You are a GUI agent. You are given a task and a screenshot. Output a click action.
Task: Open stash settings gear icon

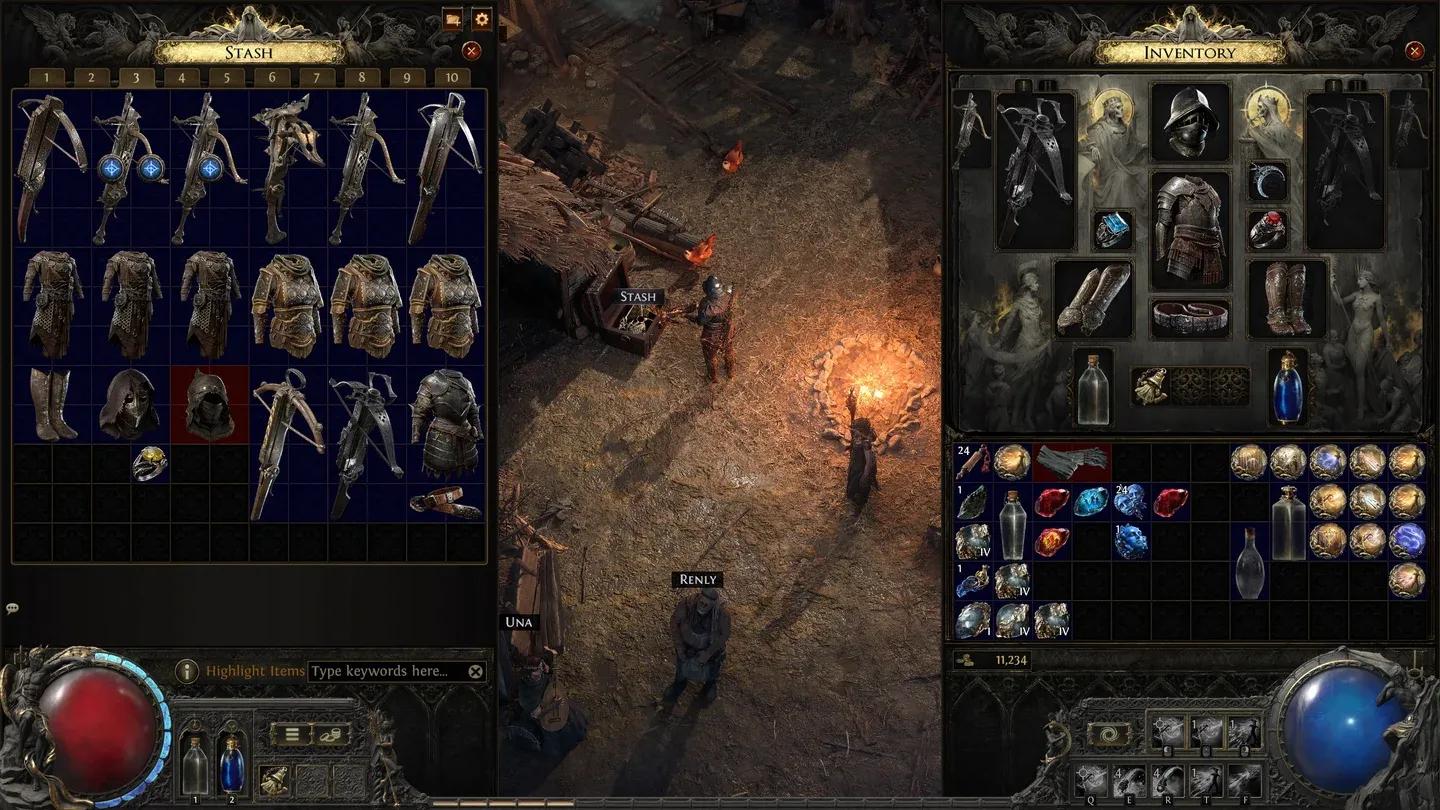[x=482, y=19]
